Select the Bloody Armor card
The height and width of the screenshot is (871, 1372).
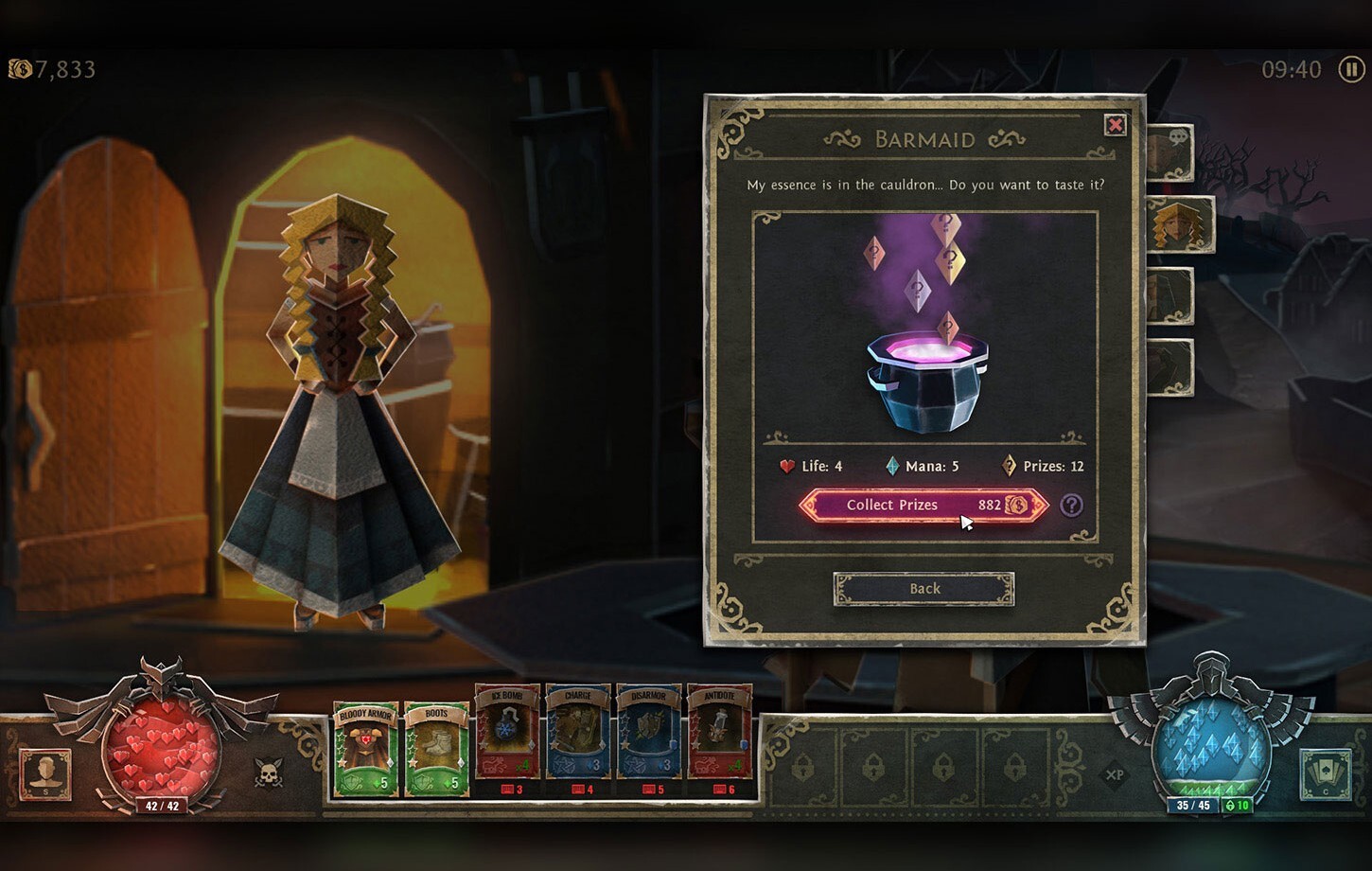tap(365, 749)
